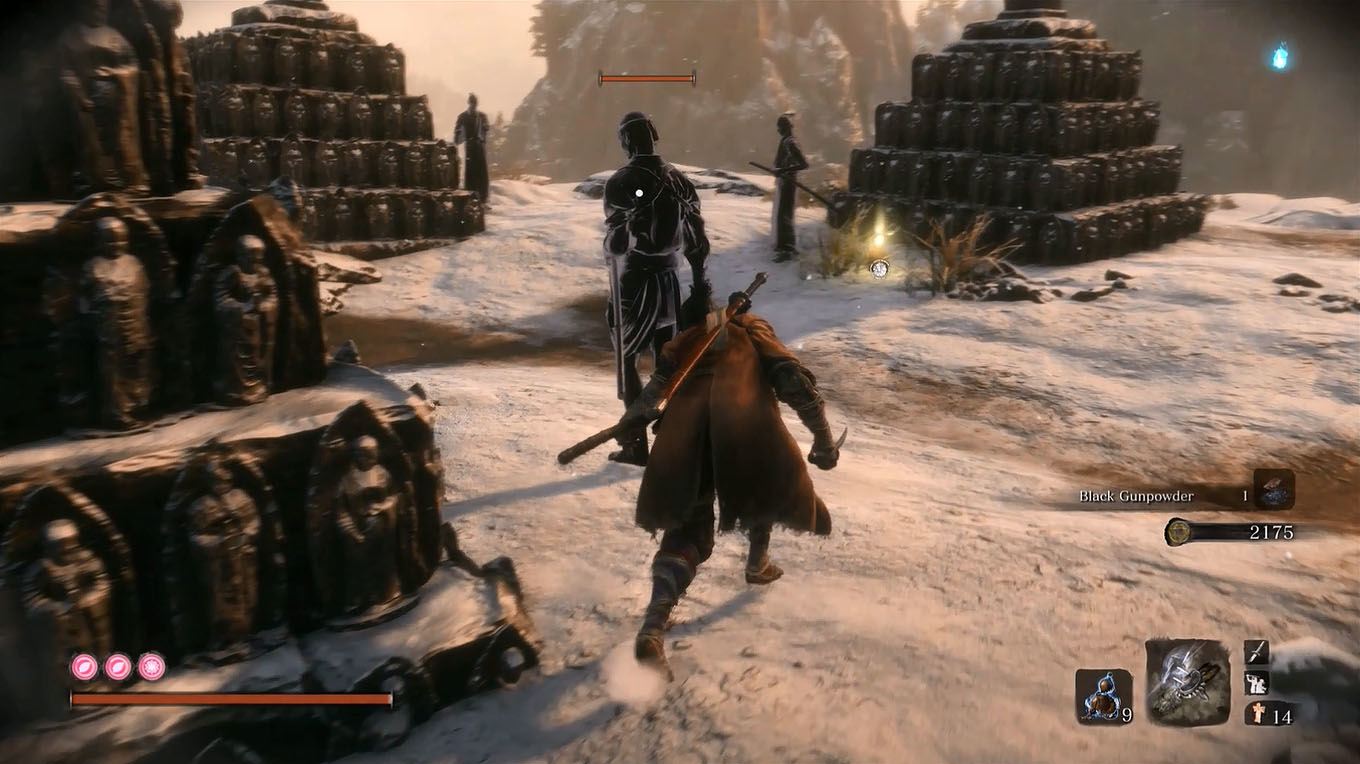Select the first pink buff icon
The width and height of the screenshot is (1360, 764).
point(84,667)
